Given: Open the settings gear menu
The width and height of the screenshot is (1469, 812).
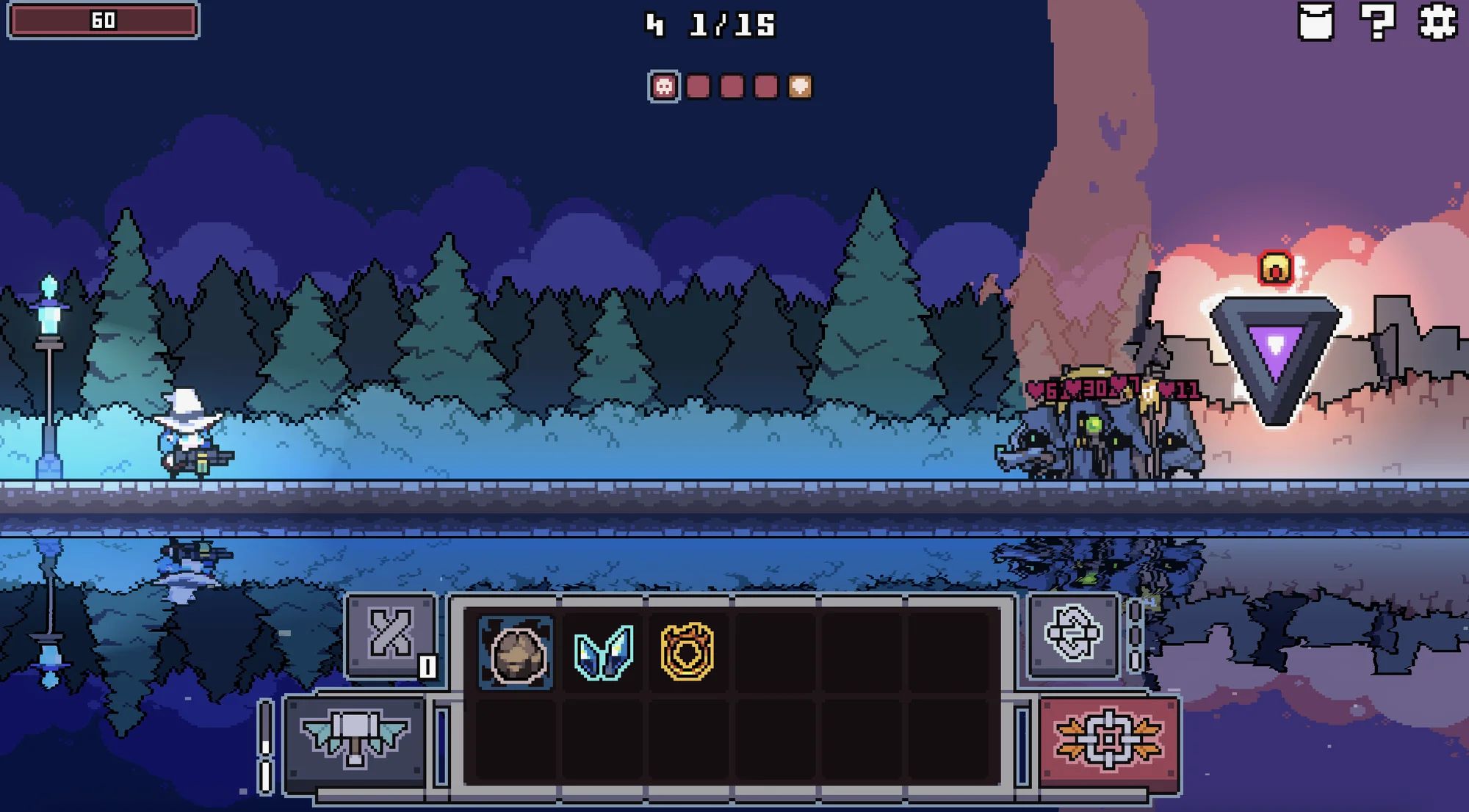Looking at the screenshot, I should point(1437,21).
